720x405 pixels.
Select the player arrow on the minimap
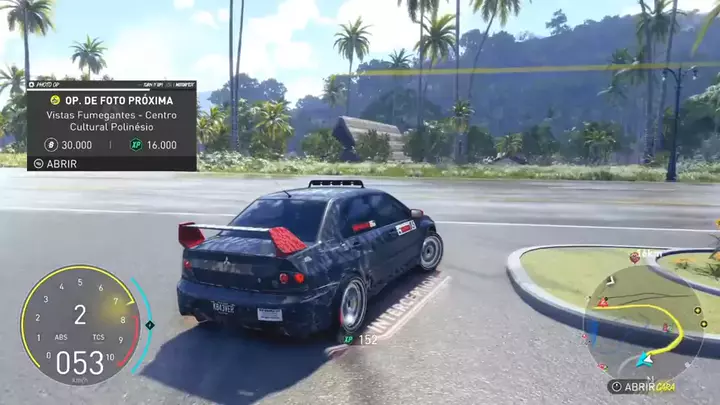click(x=647, y=358)
